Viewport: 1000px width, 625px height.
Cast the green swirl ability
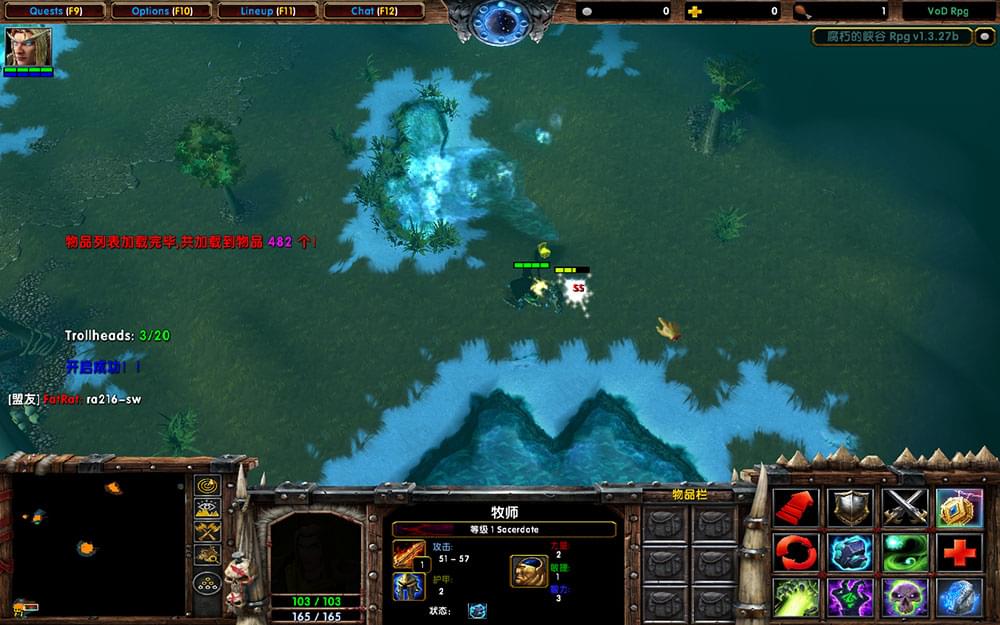coord(905,552)
